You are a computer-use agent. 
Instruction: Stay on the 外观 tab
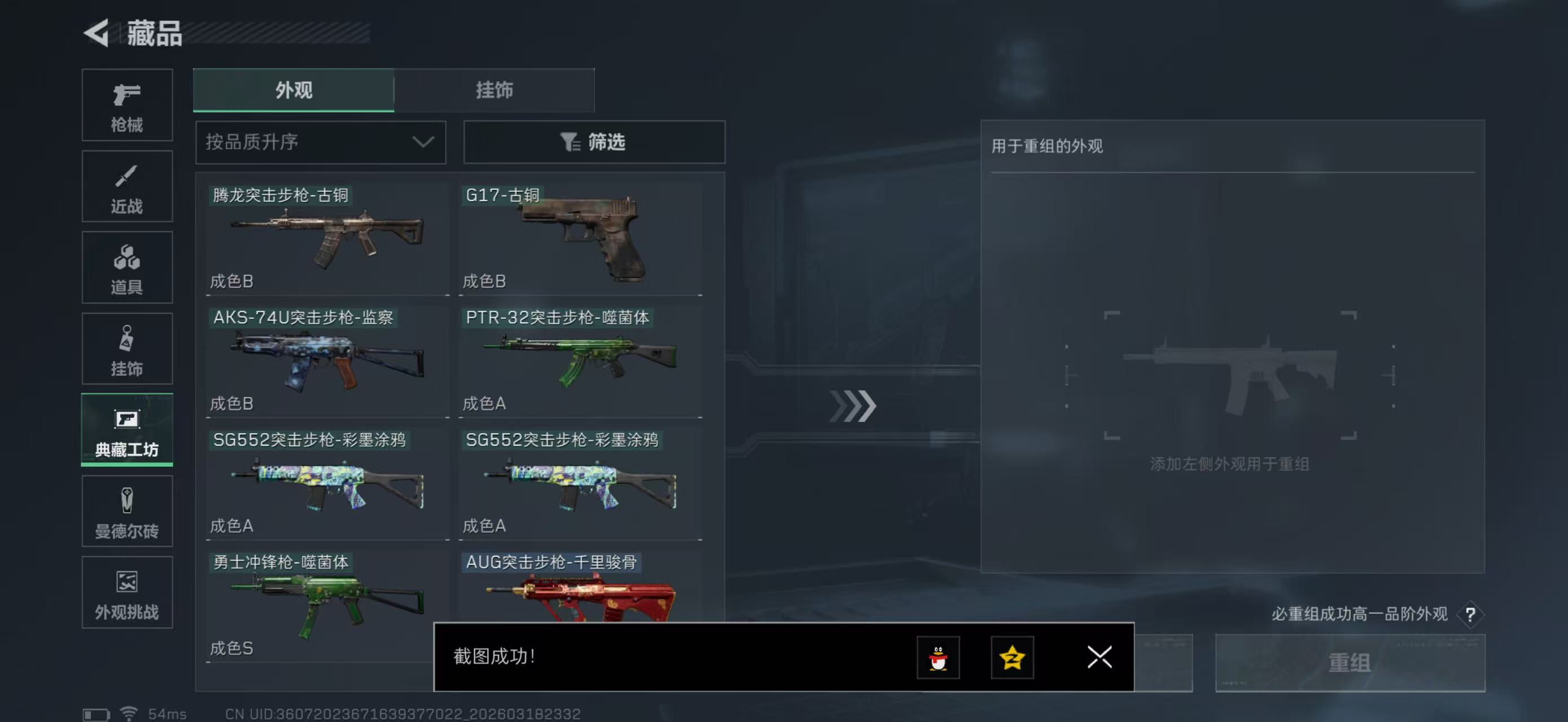[293, 90]
